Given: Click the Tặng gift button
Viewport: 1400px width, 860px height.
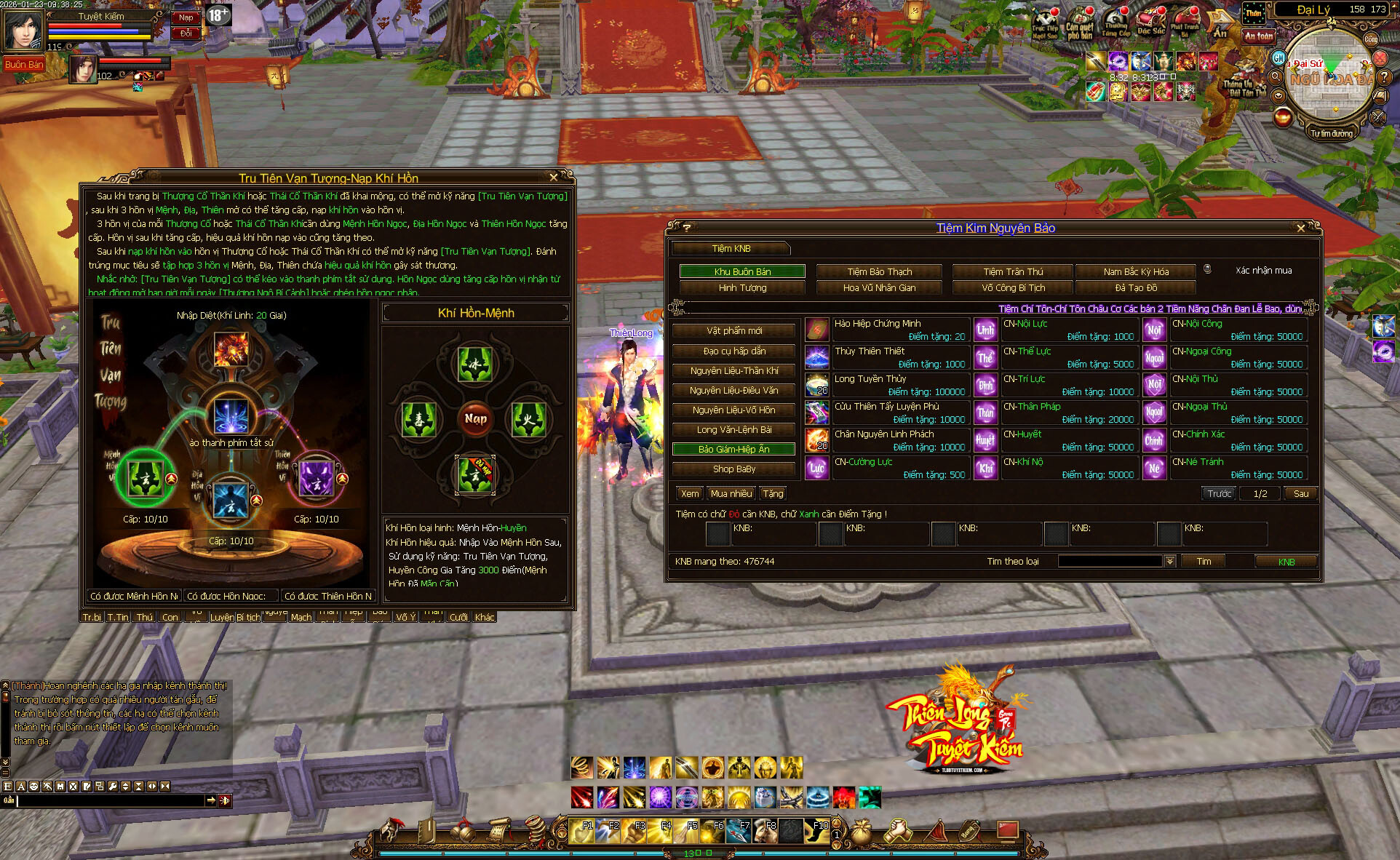Looking at the screenshot, I should click(x=773, y=493).
